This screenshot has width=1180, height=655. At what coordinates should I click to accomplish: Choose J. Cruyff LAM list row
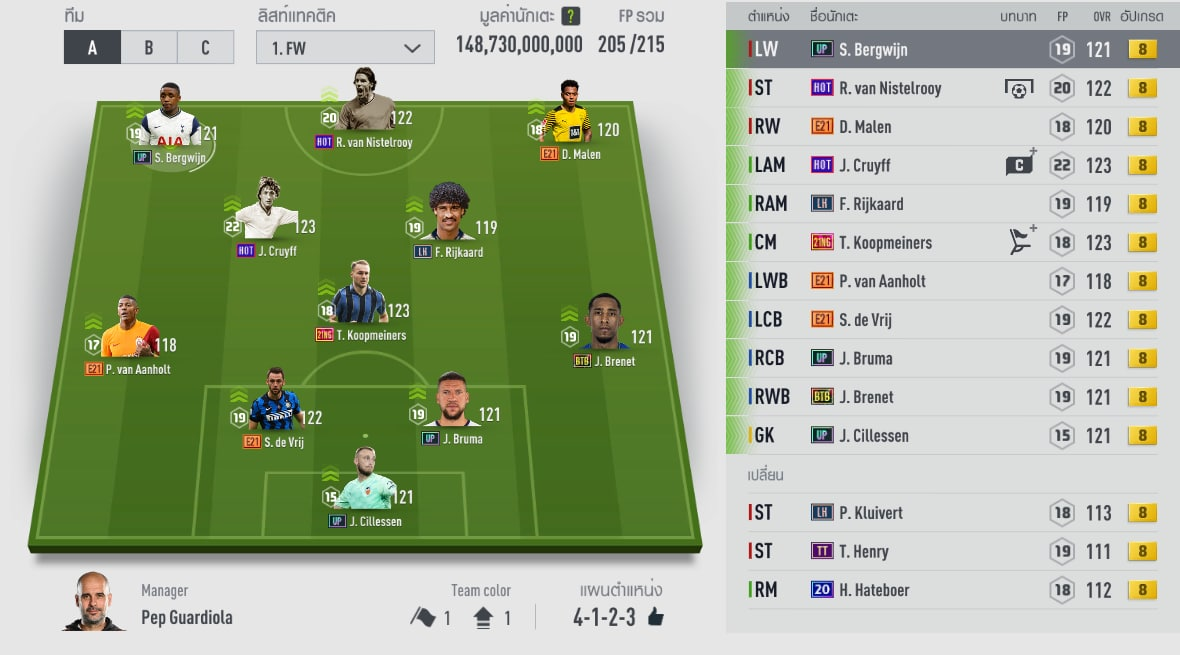(x=952, y=165)
